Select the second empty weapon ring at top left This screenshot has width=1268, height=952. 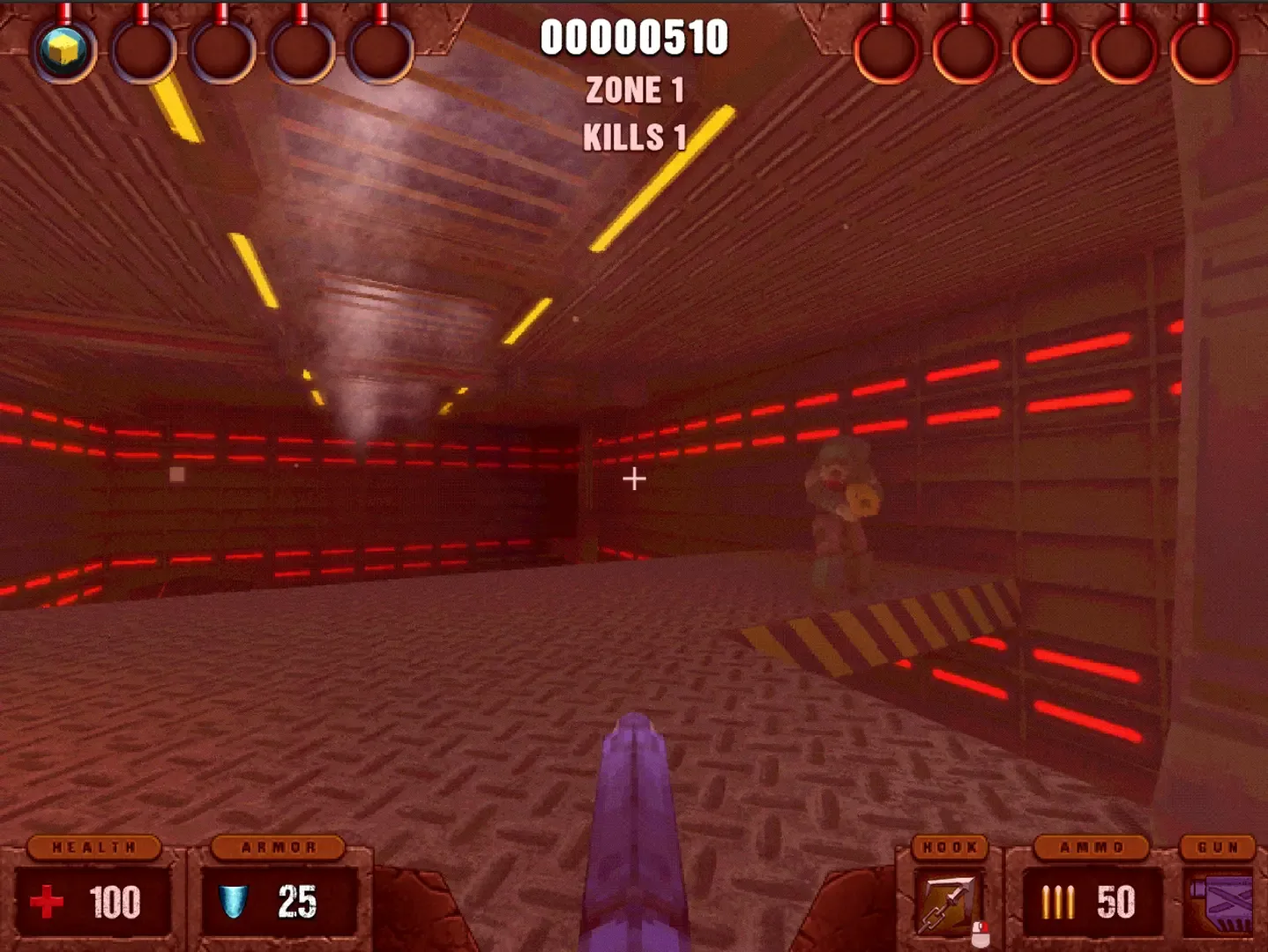[144, 51]
